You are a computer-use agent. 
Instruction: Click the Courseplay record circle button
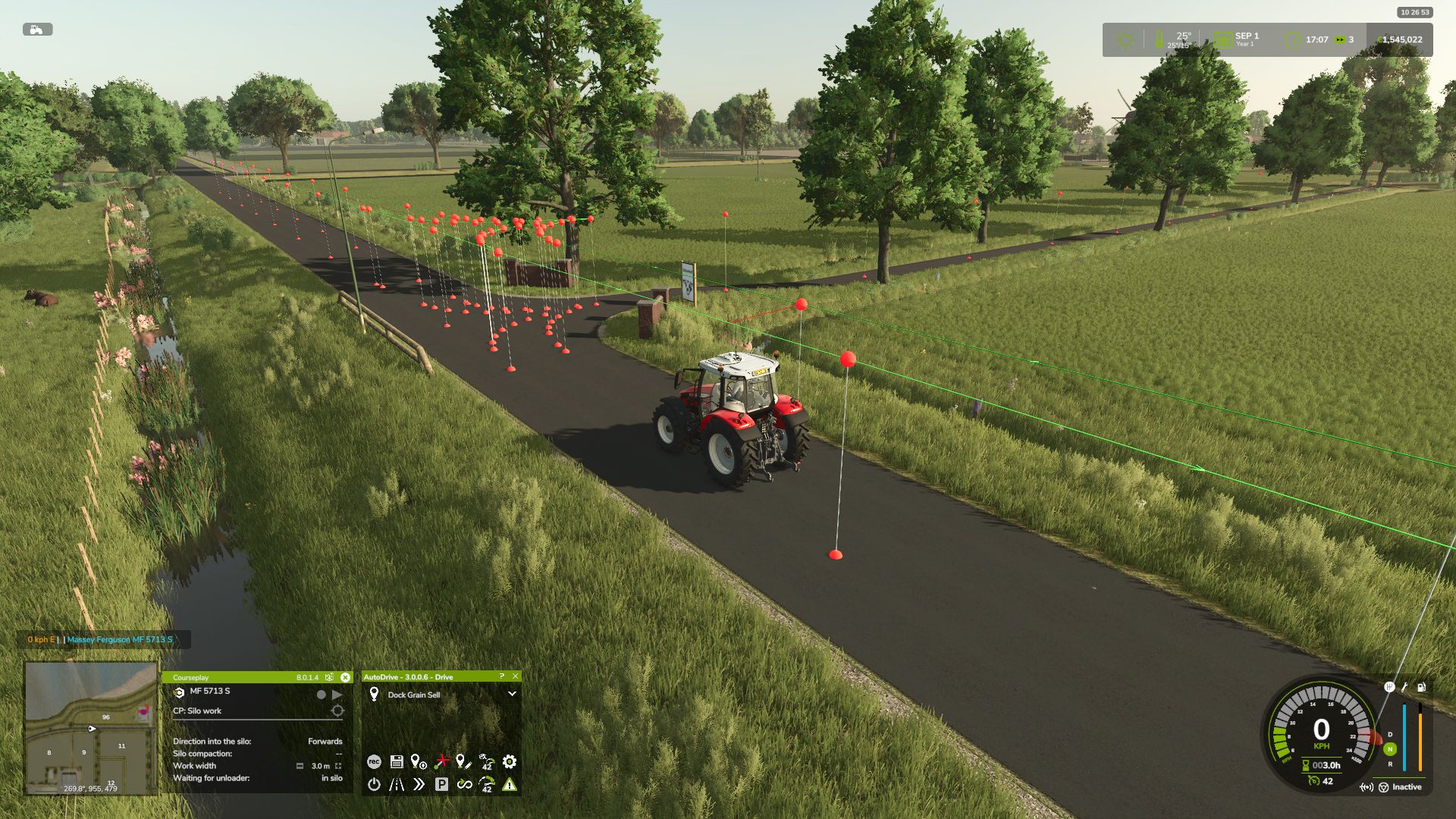pyautogui.click(x=322, y=694)
